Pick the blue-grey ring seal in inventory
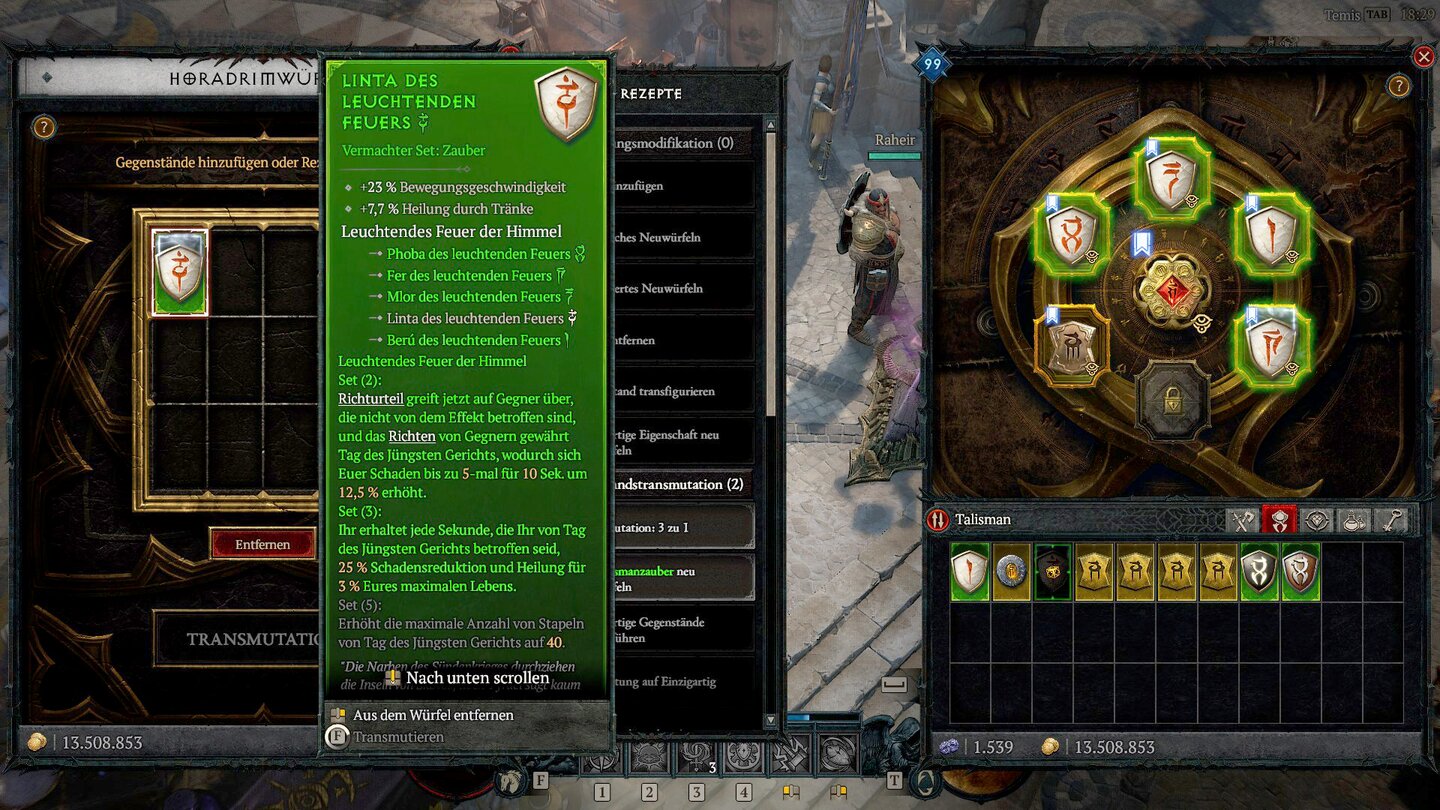Screen dimensions: 1440x810 [1011, 572]
